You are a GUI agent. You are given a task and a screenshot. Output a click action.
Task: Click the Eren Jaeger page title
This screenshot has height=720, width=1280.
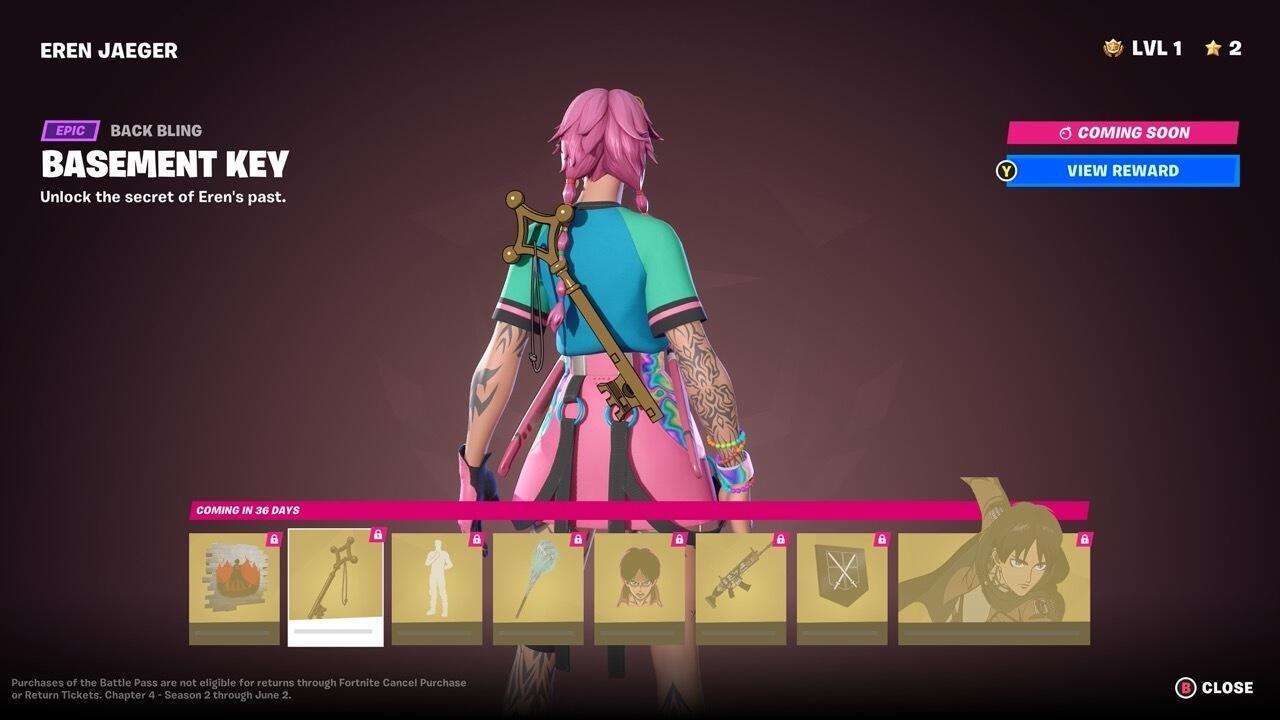point(110,49)
